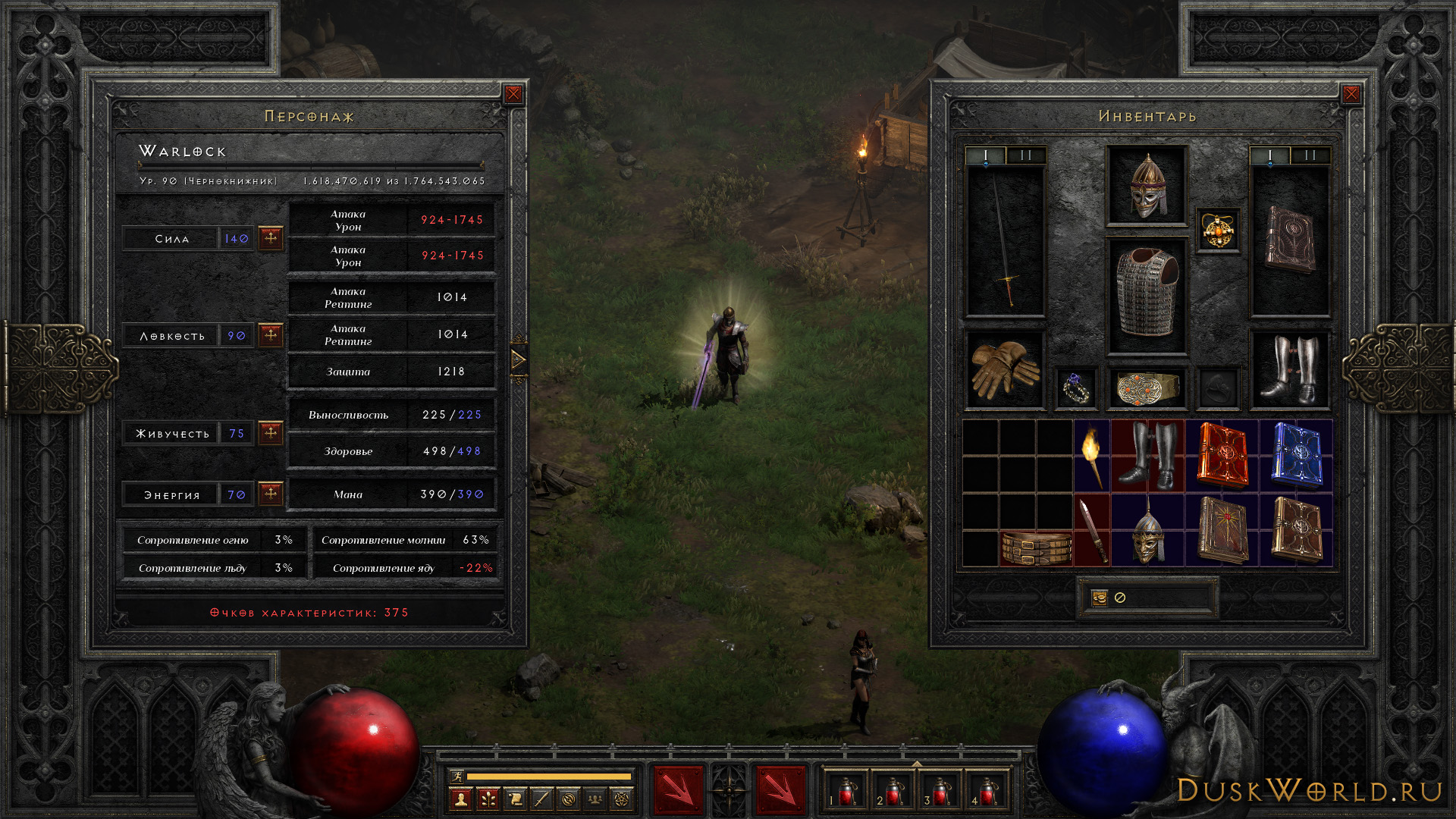
Task: Pick the torch in the inventory grid
Action: point(1092,456)
